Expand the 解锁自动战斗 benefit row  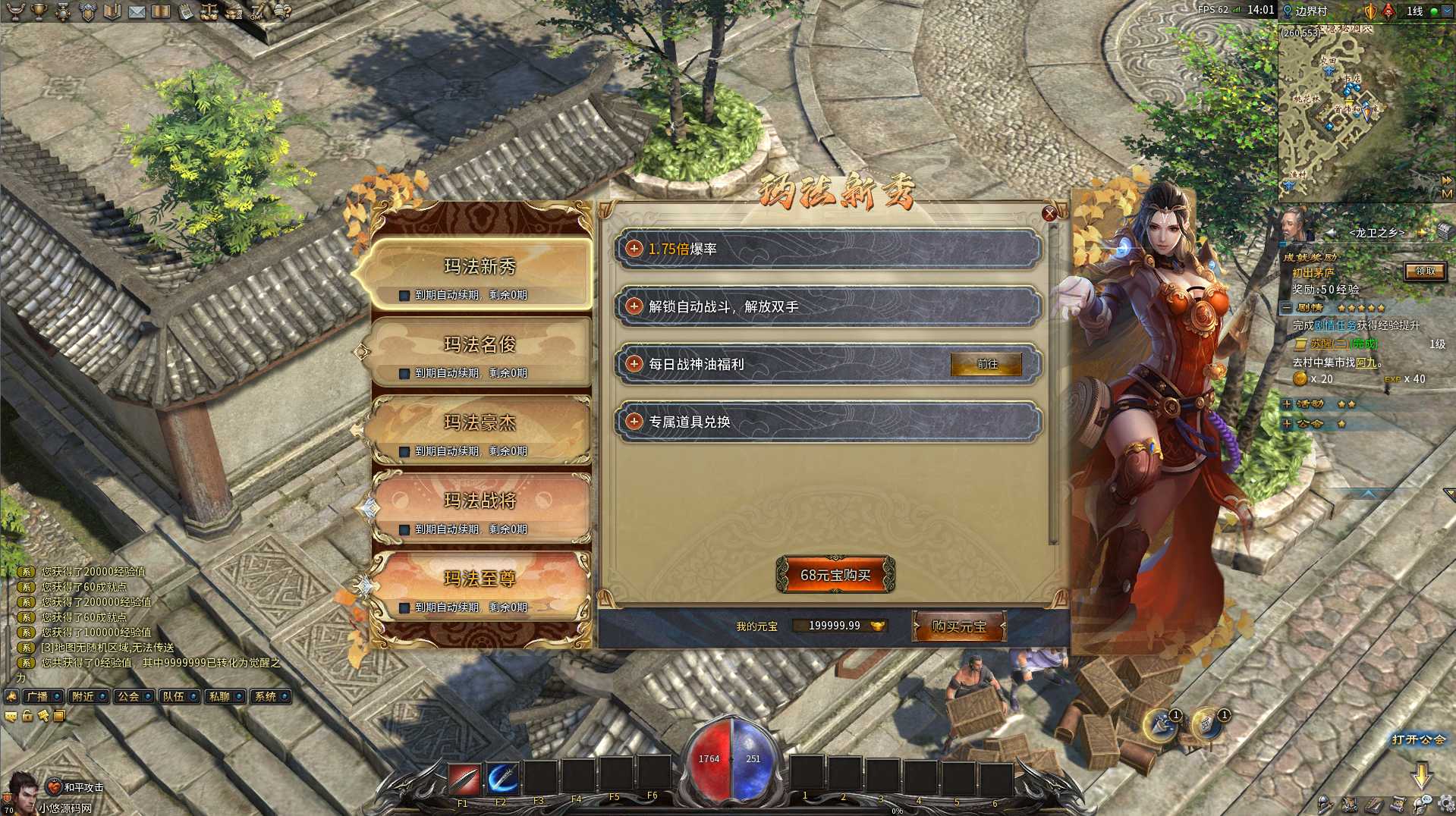pos(634,306)
